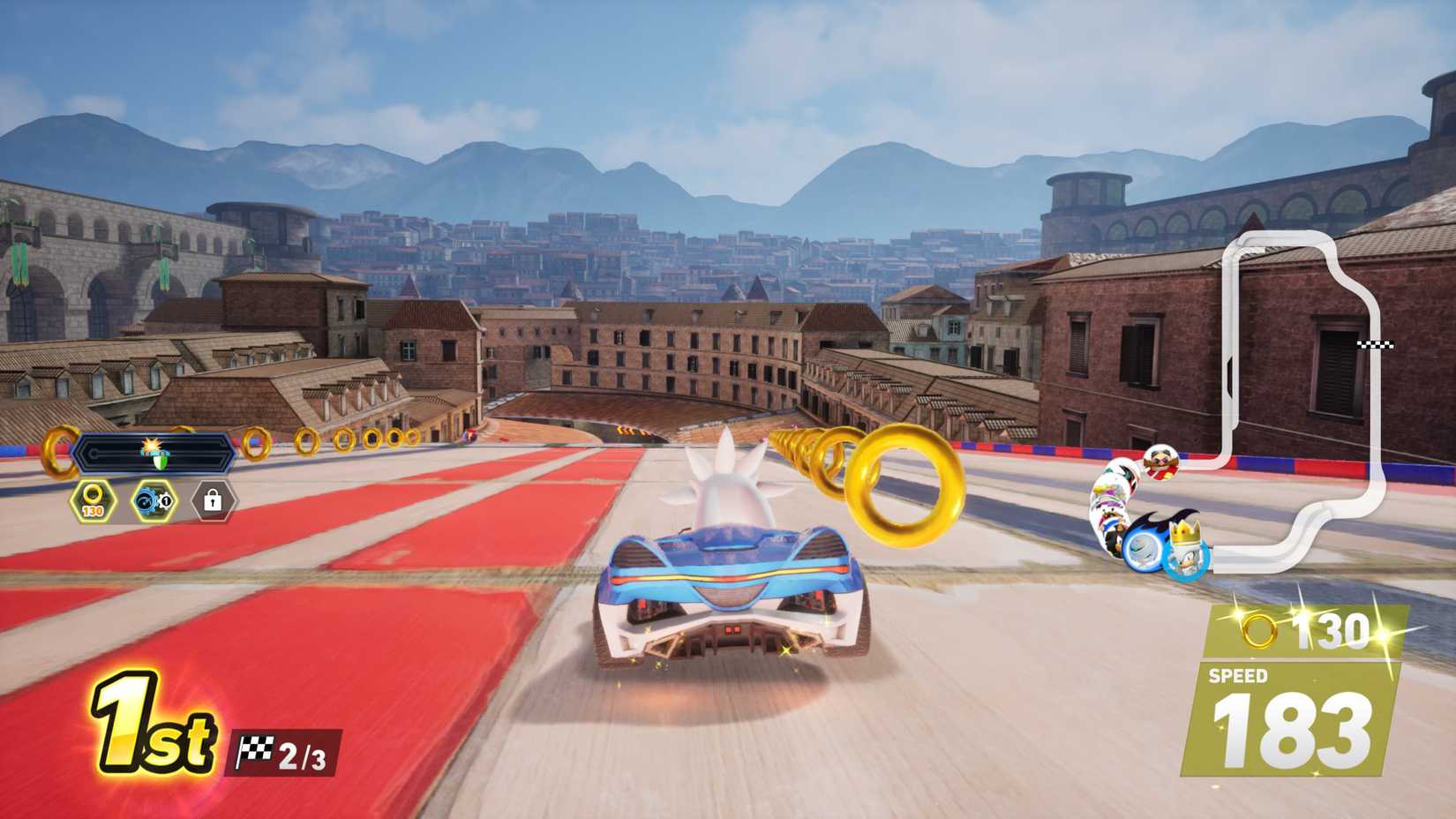Click the spark burst atop the gadget meter
Image resolution: width=1456 pixels, height=819 pixels.
point(151,443)
